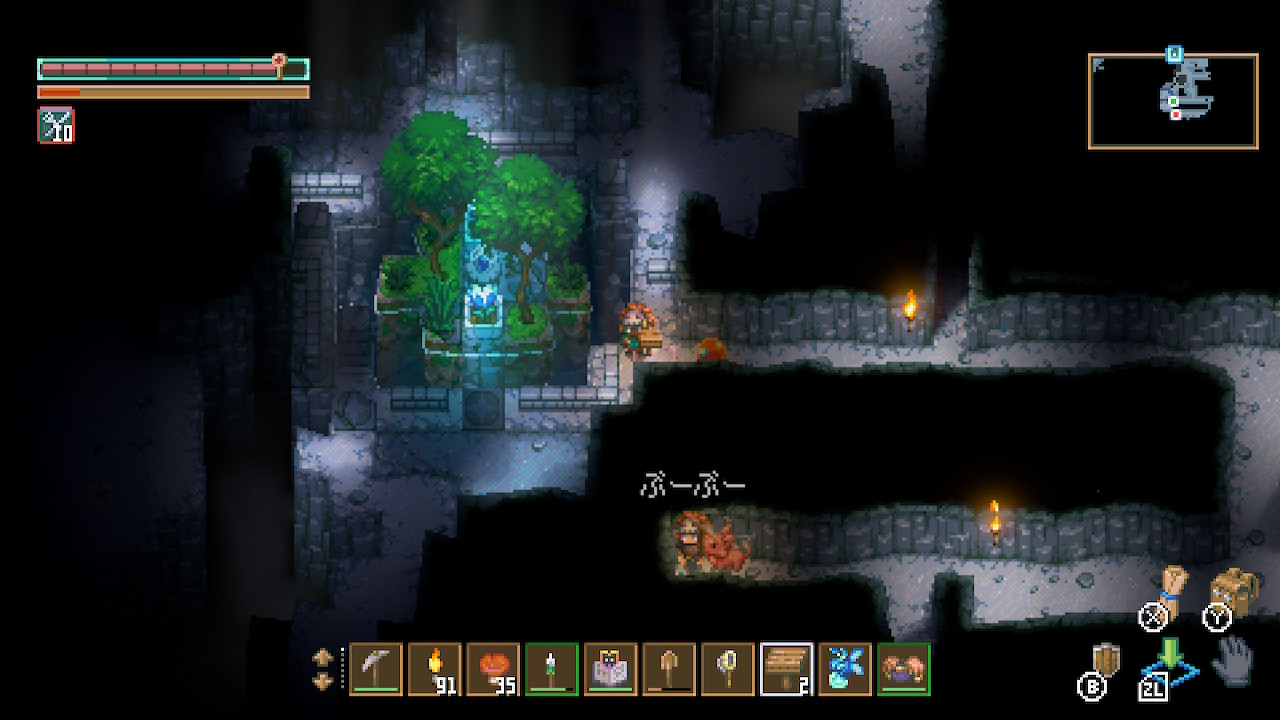The width and height of the screenshot is (1280, 720).
Task: Choose the bug net hotbar slot
Action: click(727, 668)
